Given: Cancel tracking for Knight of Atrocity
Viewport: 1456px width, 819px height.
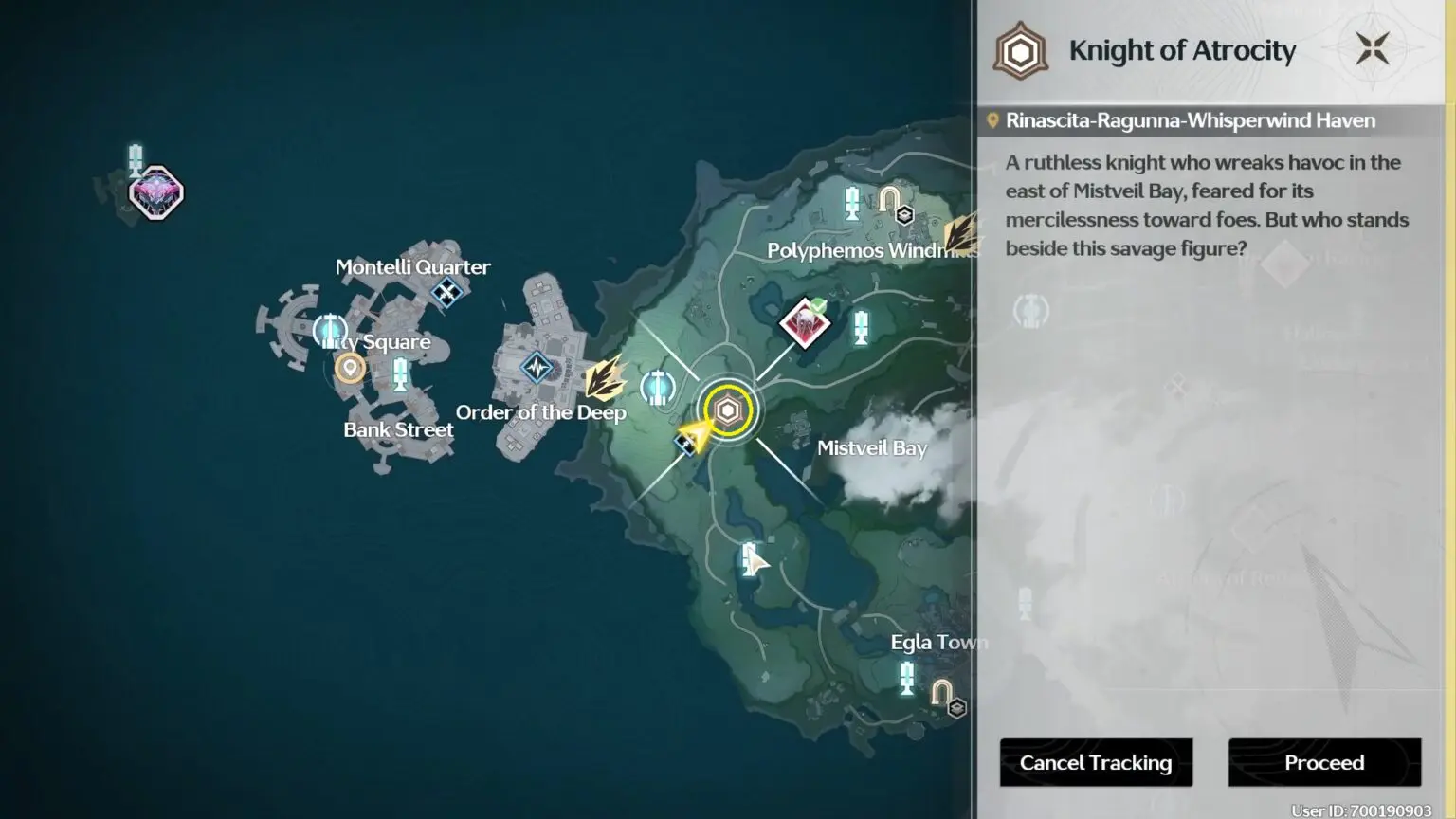Looking at the screenshot, I should (1096, 762).
